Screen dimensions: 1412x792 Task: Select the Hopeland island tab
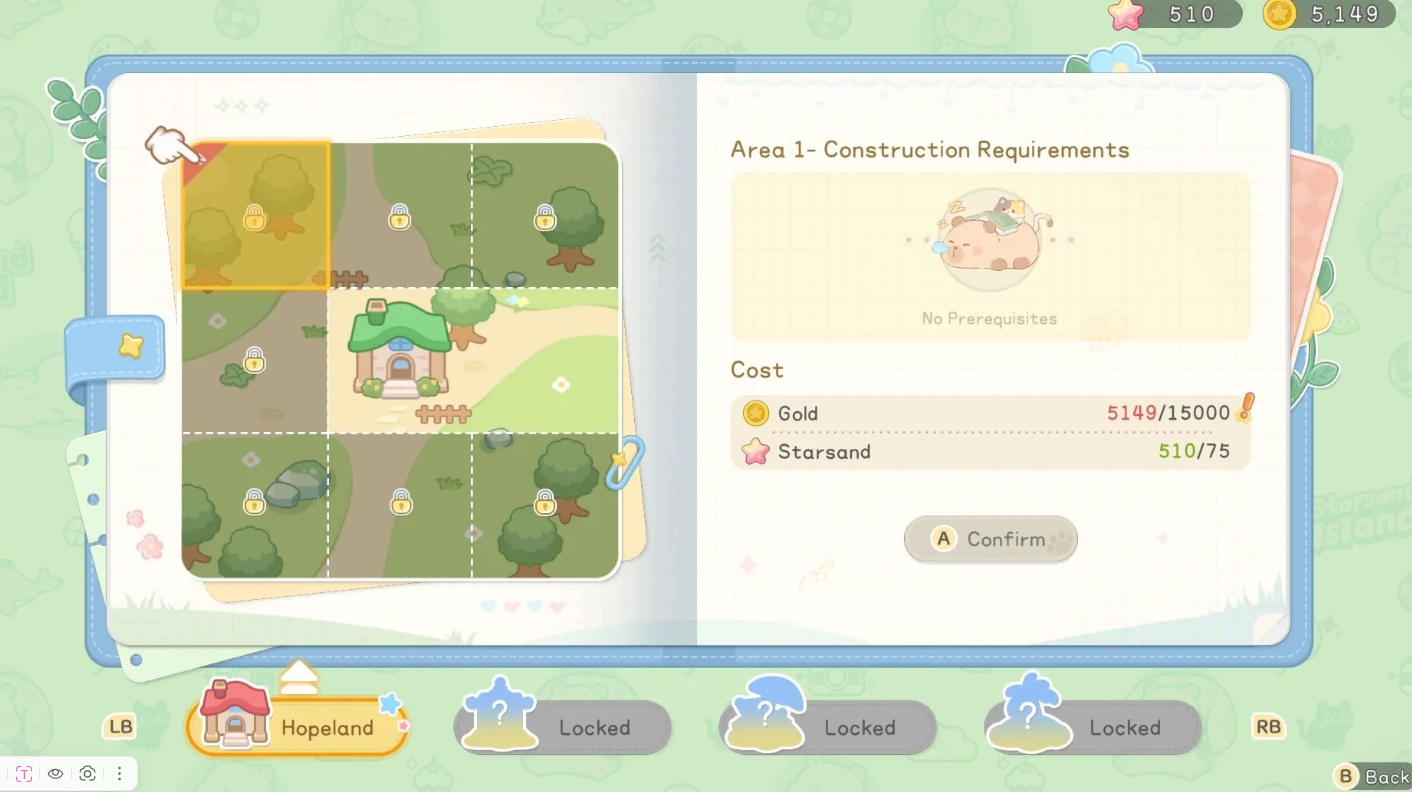298,727
